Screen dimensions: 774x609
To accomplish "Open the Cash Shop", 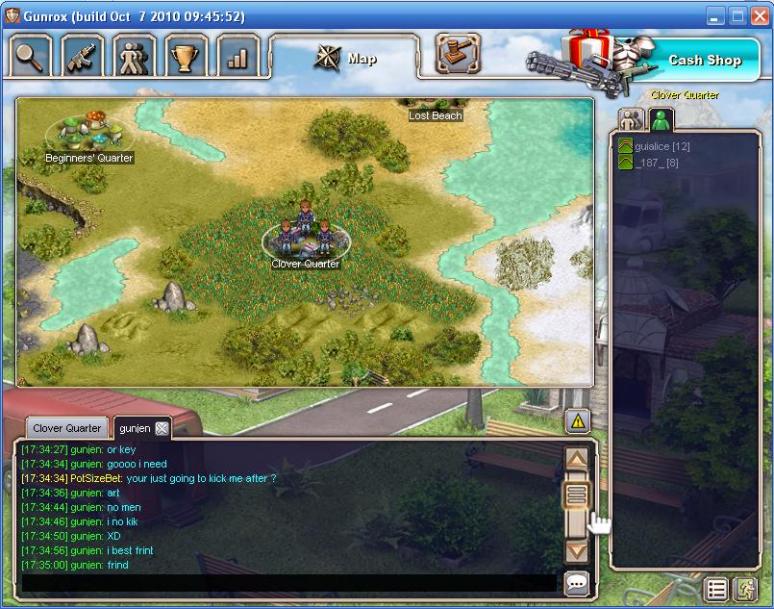I will tap(704, 60).
